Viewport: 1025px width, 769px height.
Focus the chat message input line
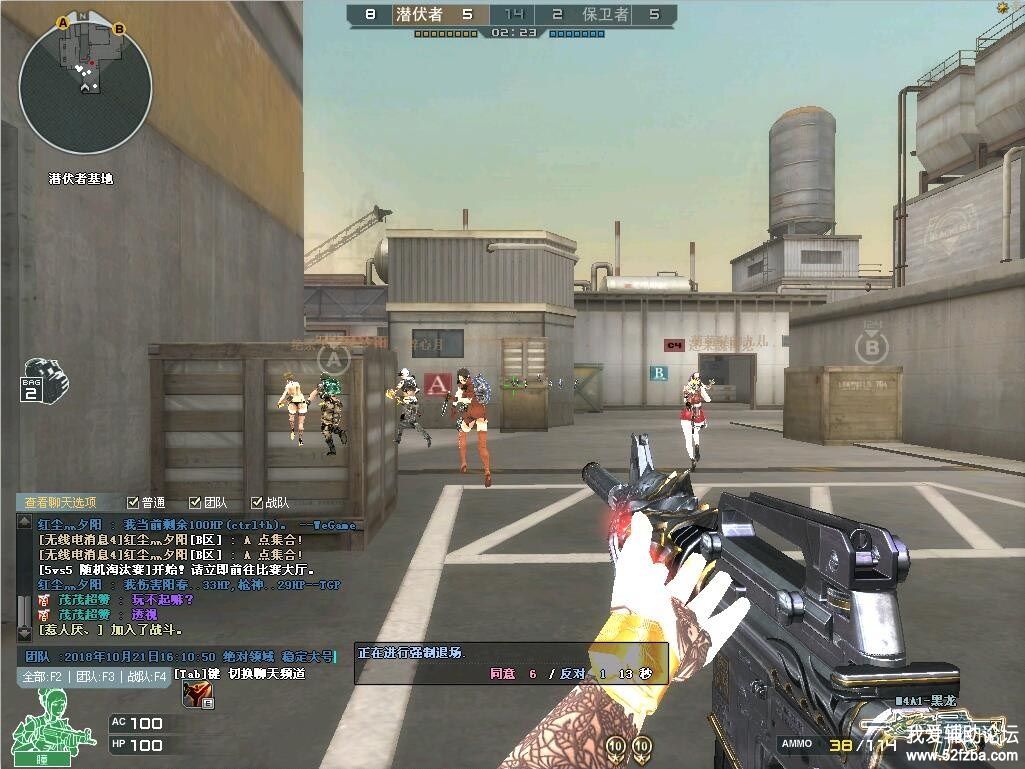180,656
